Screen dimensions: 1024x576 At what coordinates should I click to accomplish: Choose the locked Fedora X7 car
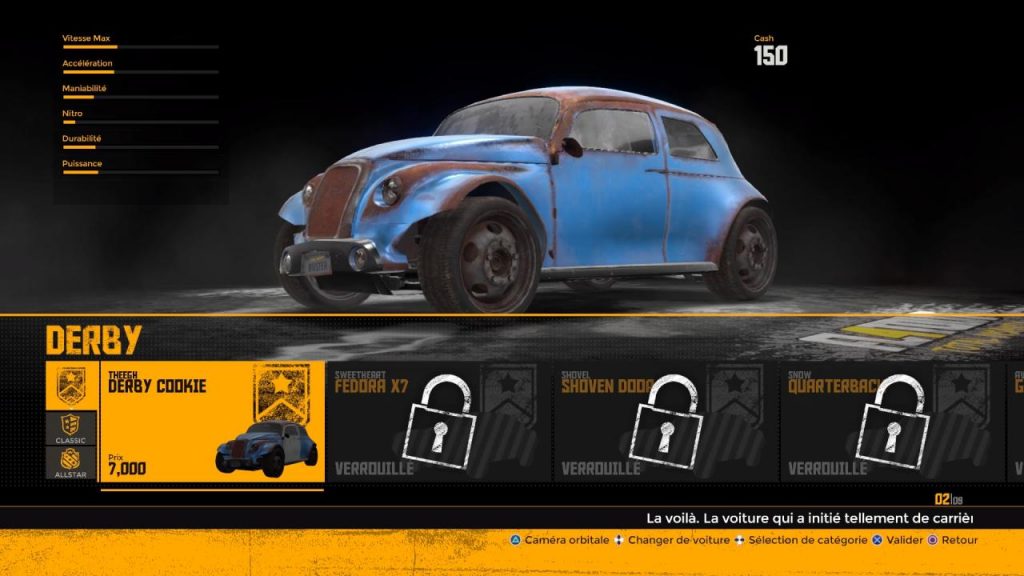pyautogui.click(x=438, y=422)
